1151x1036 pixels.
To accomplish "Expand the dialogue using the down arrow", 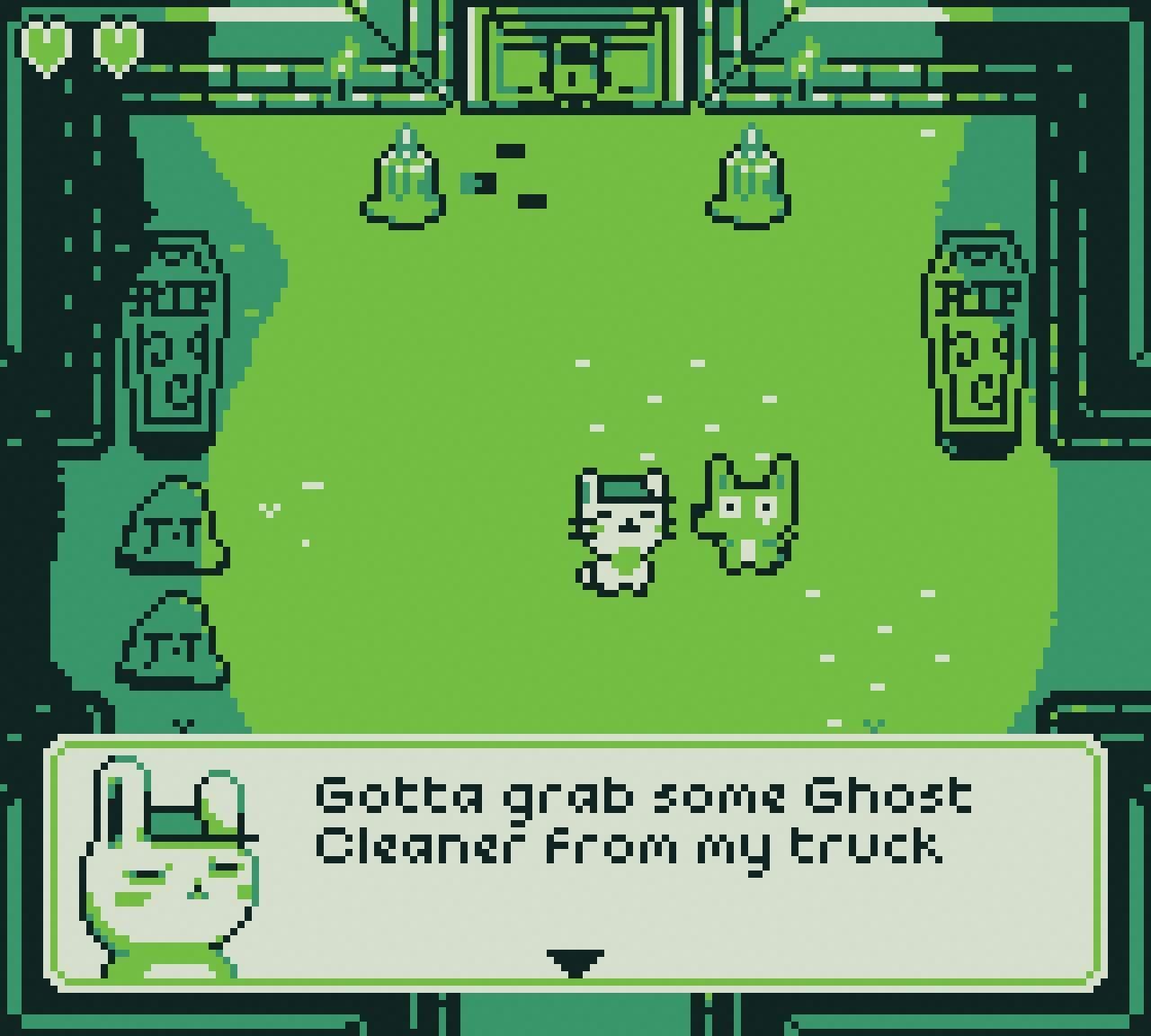I will point(575,964).
